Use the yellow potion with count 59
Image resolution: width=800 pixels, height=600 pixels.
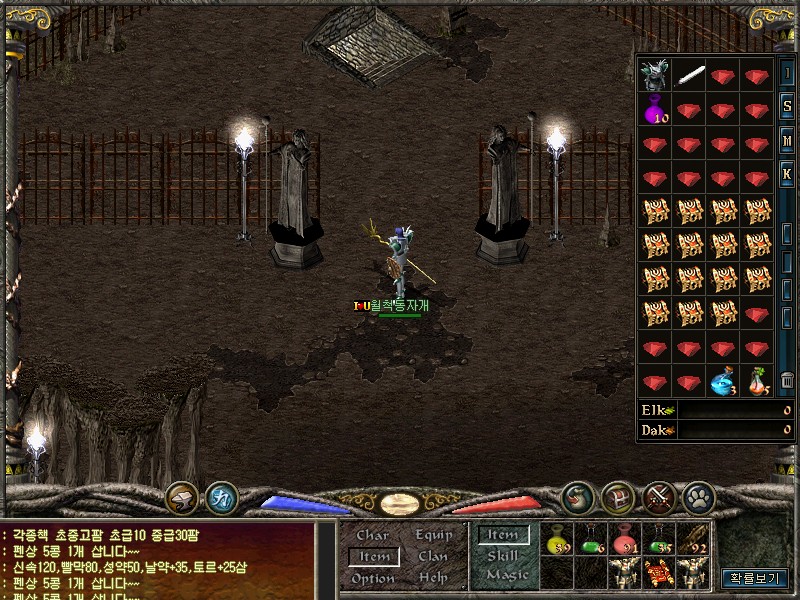(x=557, y=540)
